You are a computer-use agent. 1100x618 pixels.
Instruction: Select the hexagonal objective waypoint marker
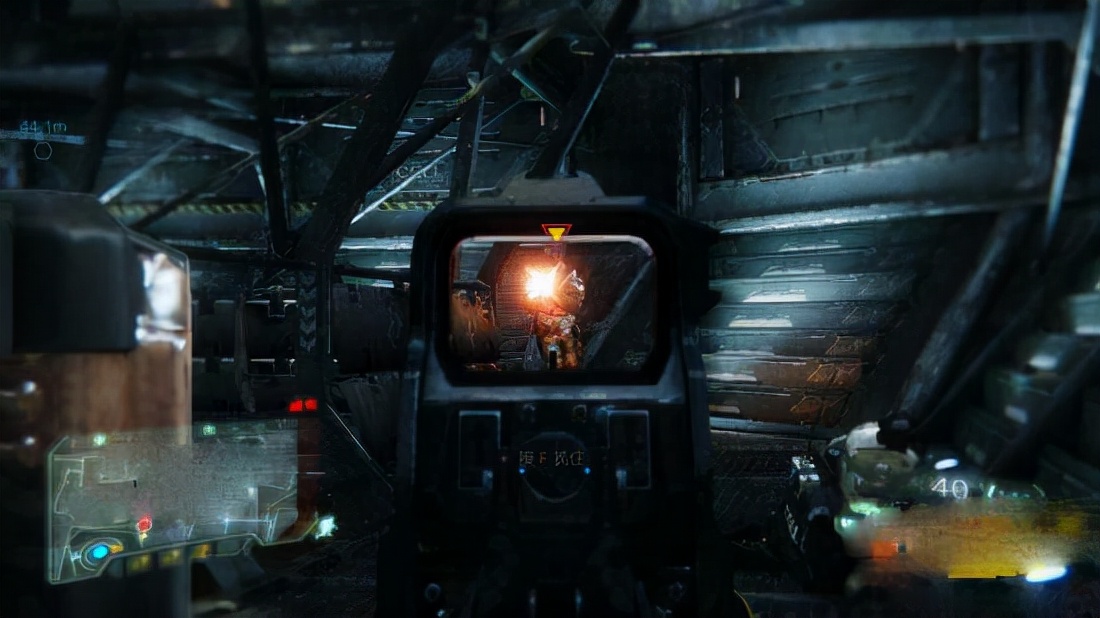[x=43, y=151]
